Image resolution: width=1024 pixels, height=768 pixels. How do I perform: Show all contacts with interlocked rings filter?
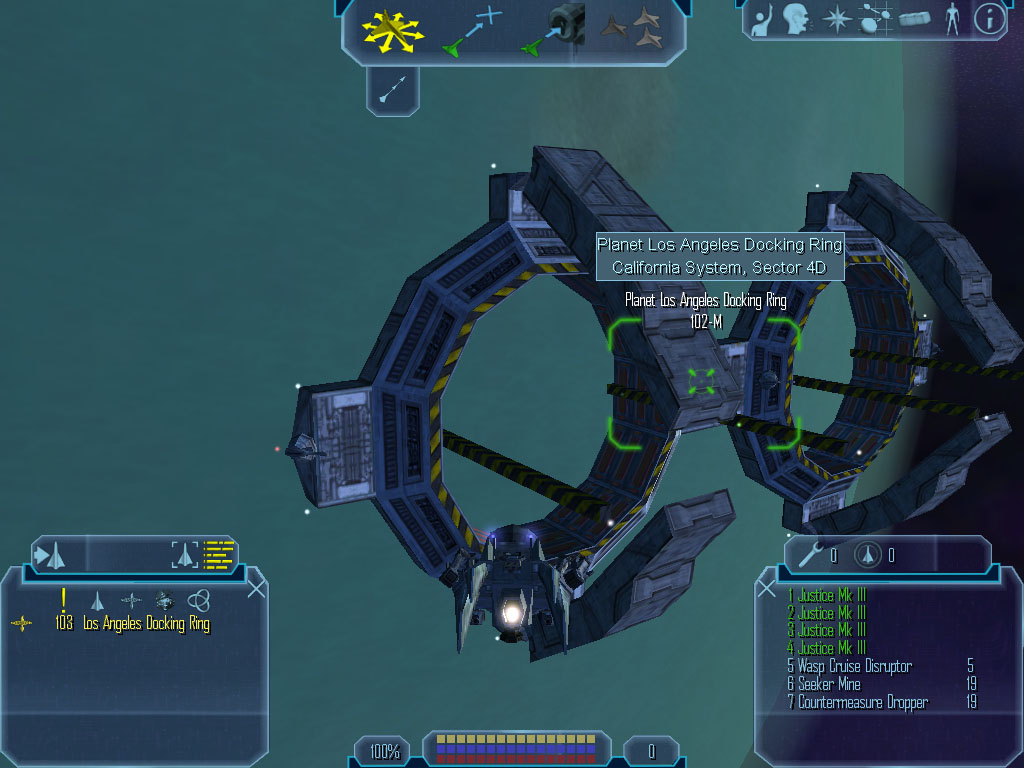point(198,600)
